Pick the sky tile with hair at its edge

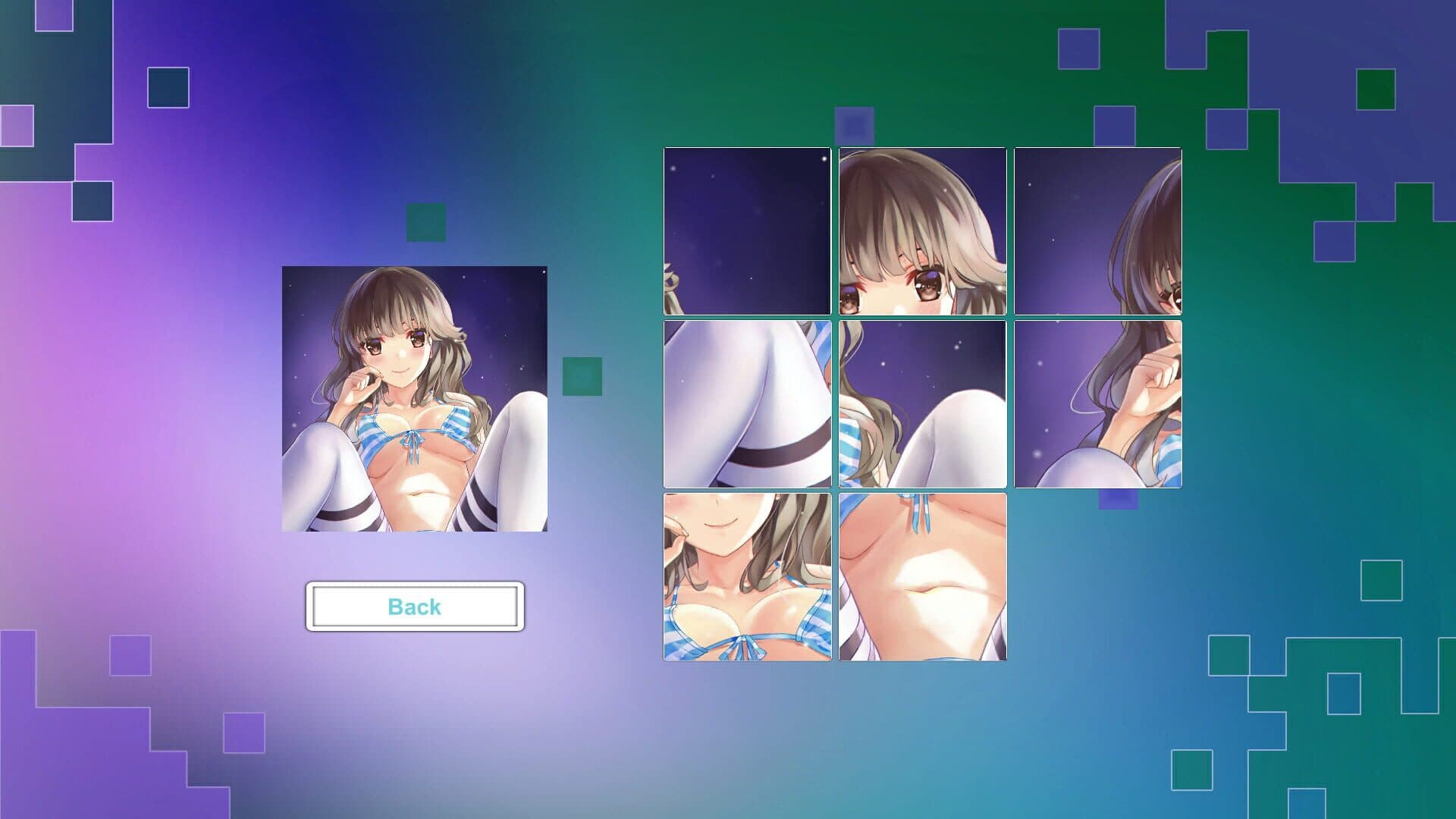tap(1097, 231)
